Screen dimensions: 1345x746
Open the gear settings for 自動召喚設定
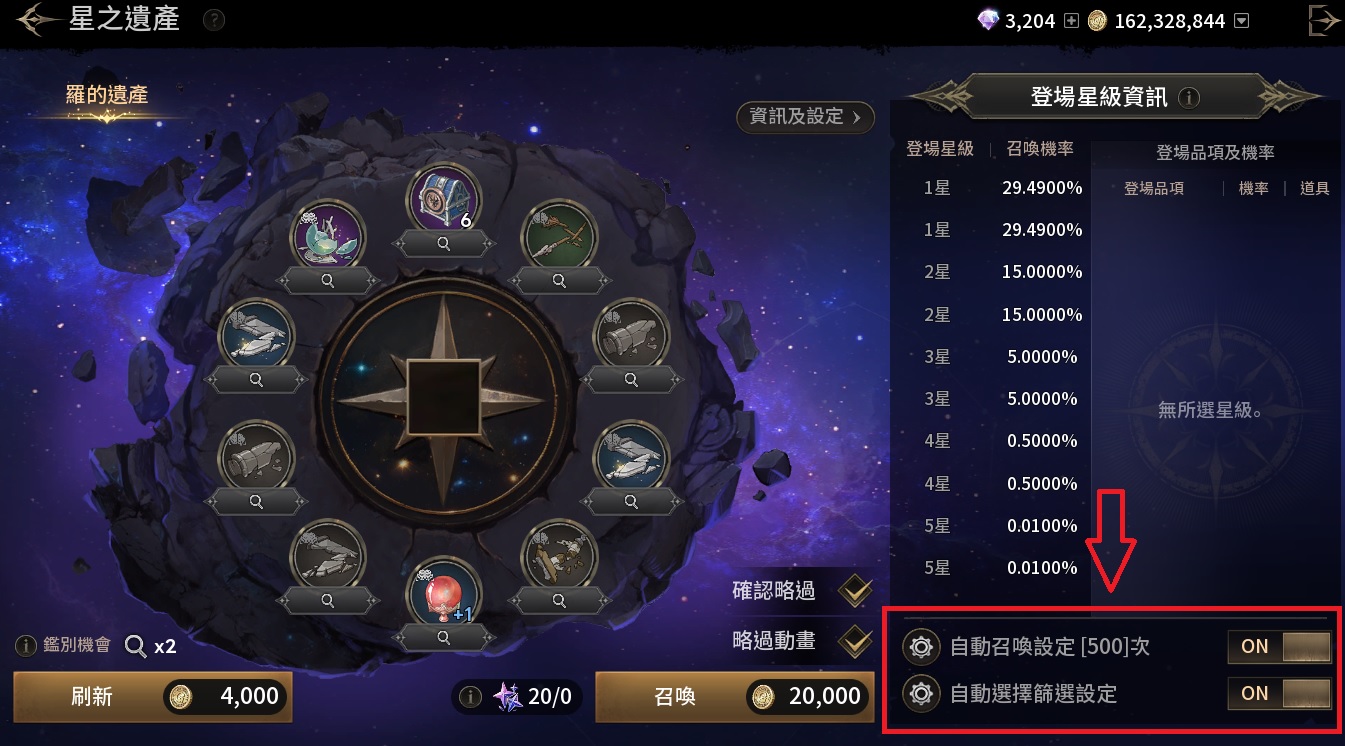click(920, 647)
